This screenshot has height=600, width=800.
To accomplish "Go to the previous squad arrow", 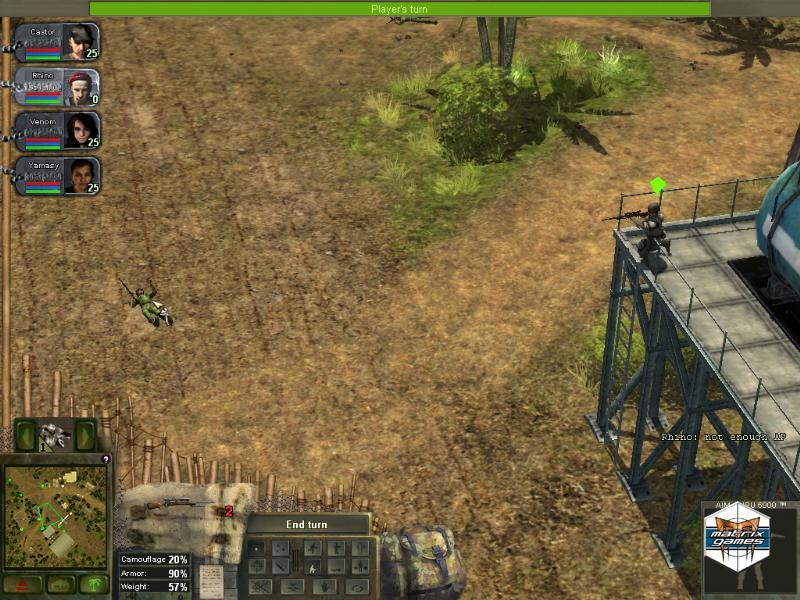I will coord(25,436).
